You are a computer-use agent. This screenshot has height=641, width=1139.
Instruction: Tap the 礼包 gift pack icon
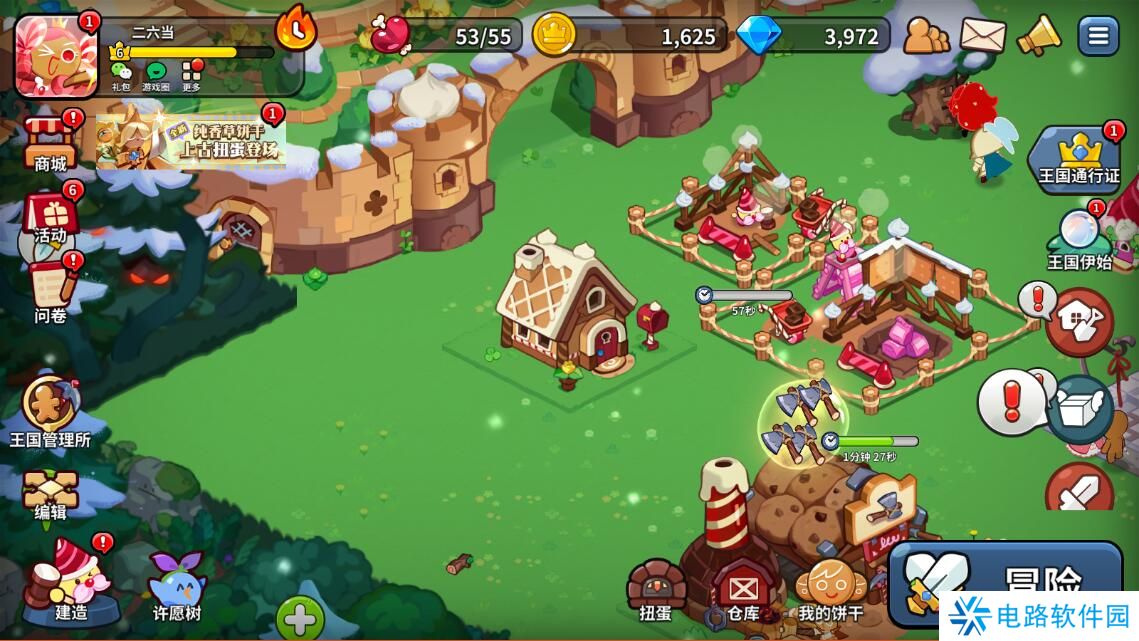(x=121, y=76)
